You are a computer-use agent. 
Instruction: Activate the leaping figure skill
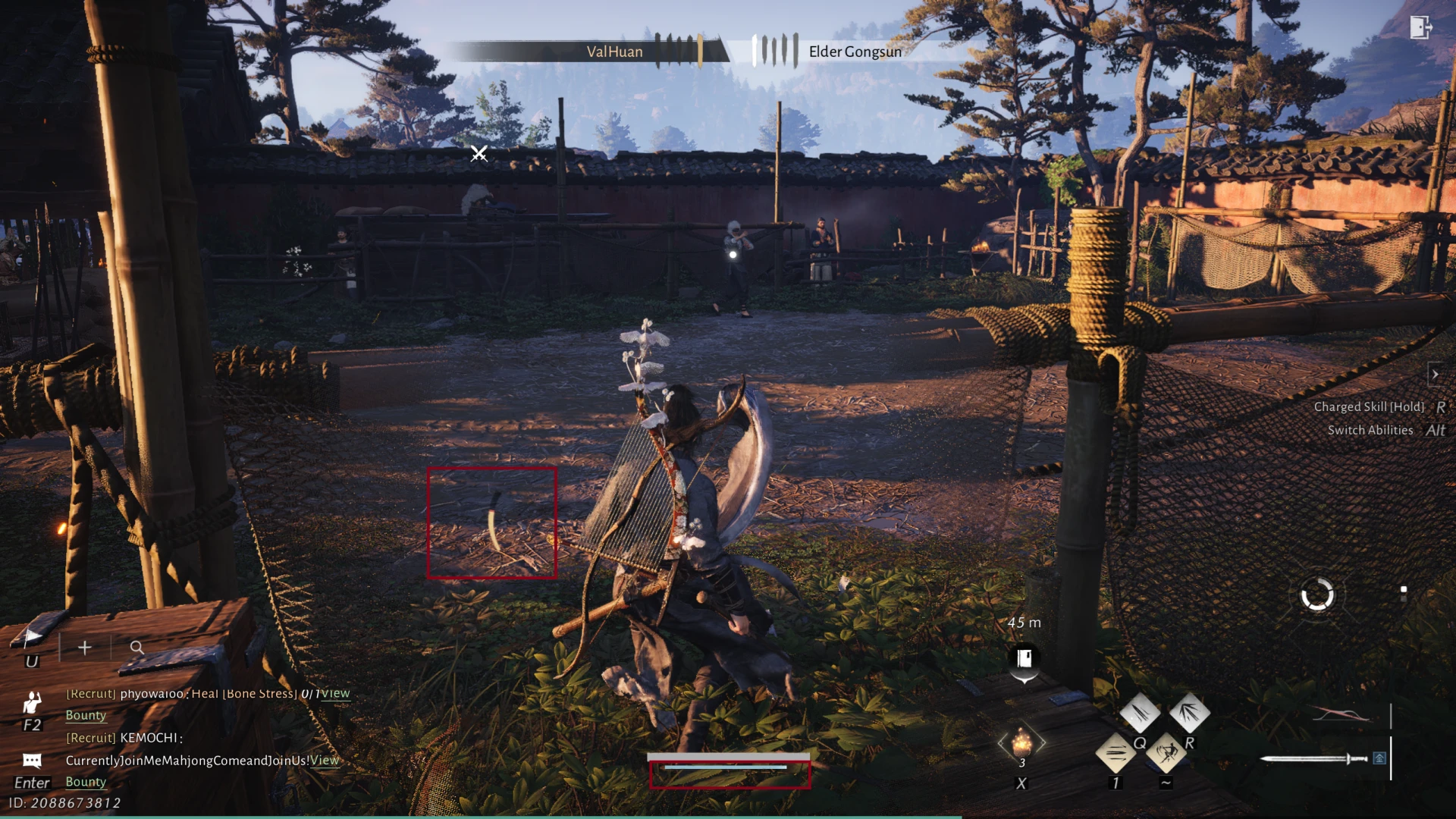click(x=1166, y=753)
